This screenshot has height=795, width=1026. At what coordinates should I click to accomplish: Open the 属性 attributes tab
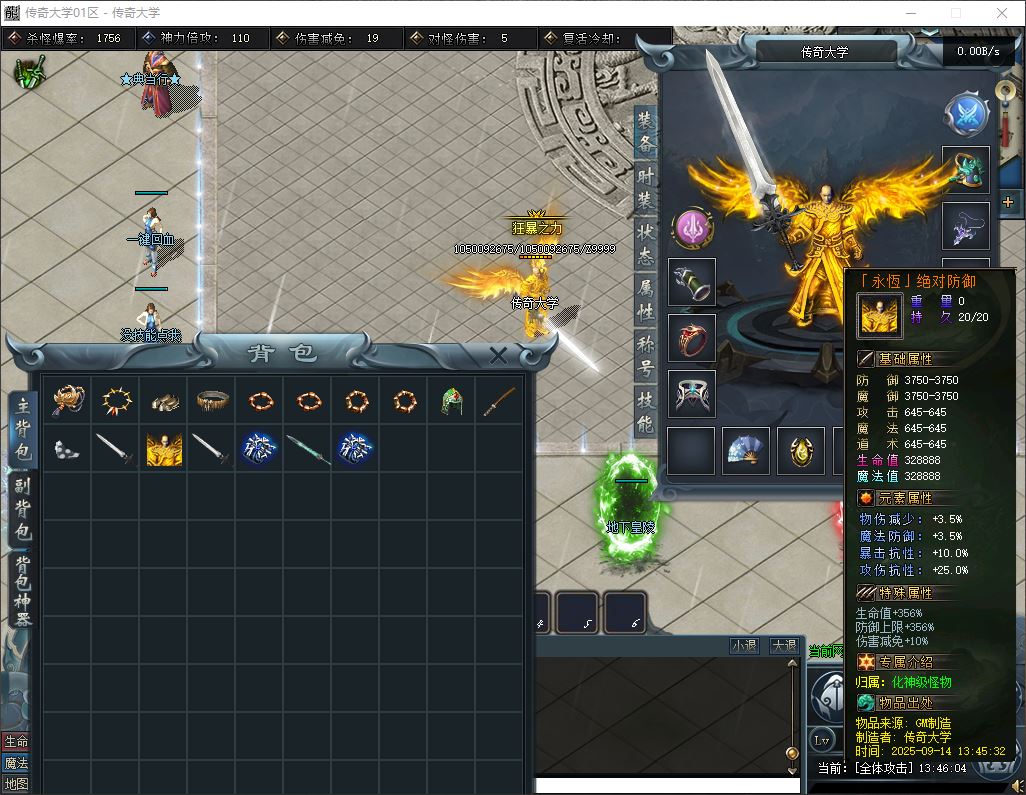click(646, 300)
